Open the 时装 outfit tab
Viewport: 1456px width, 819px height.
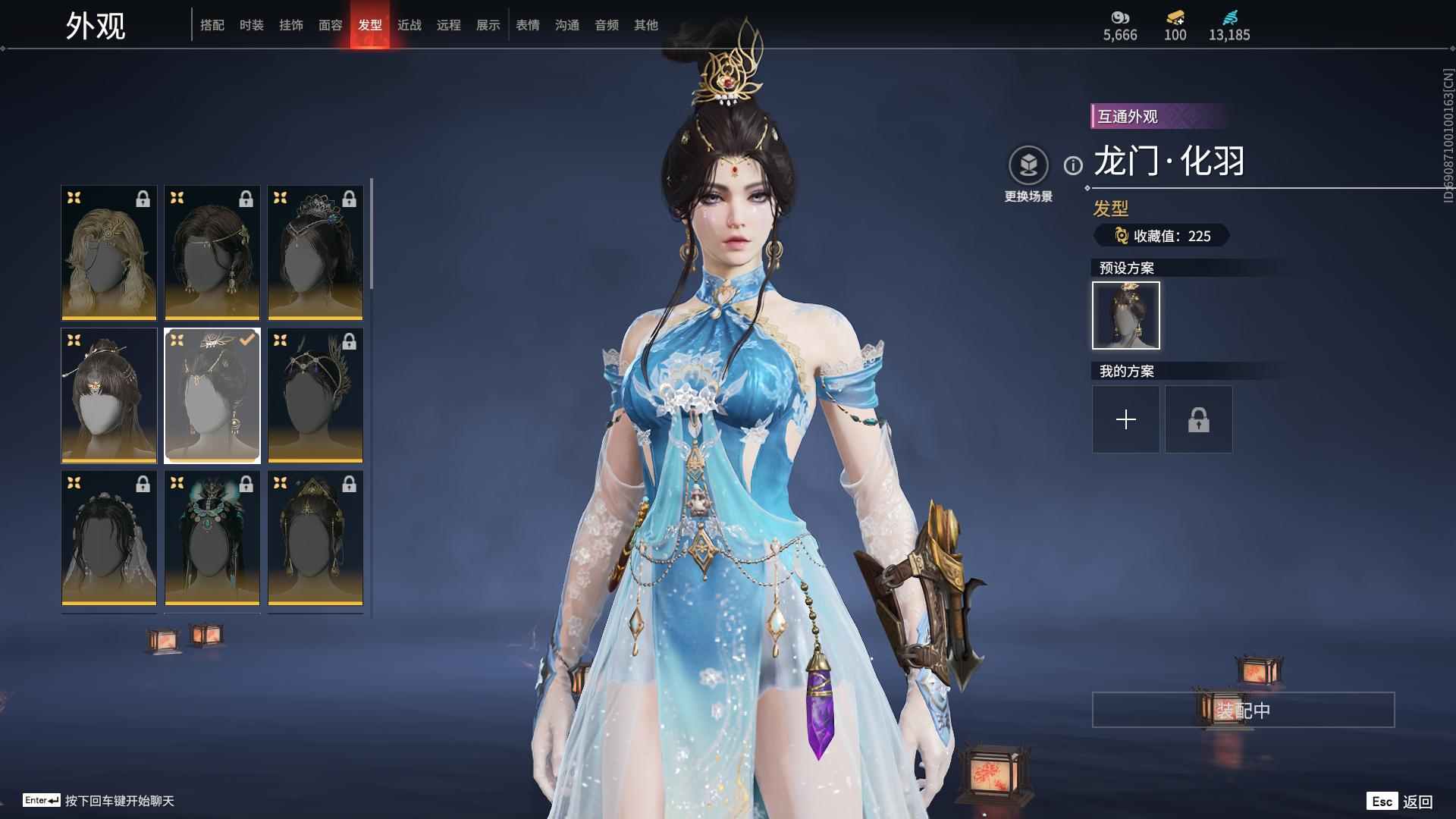pyautogui.click(x=252, y=25)
